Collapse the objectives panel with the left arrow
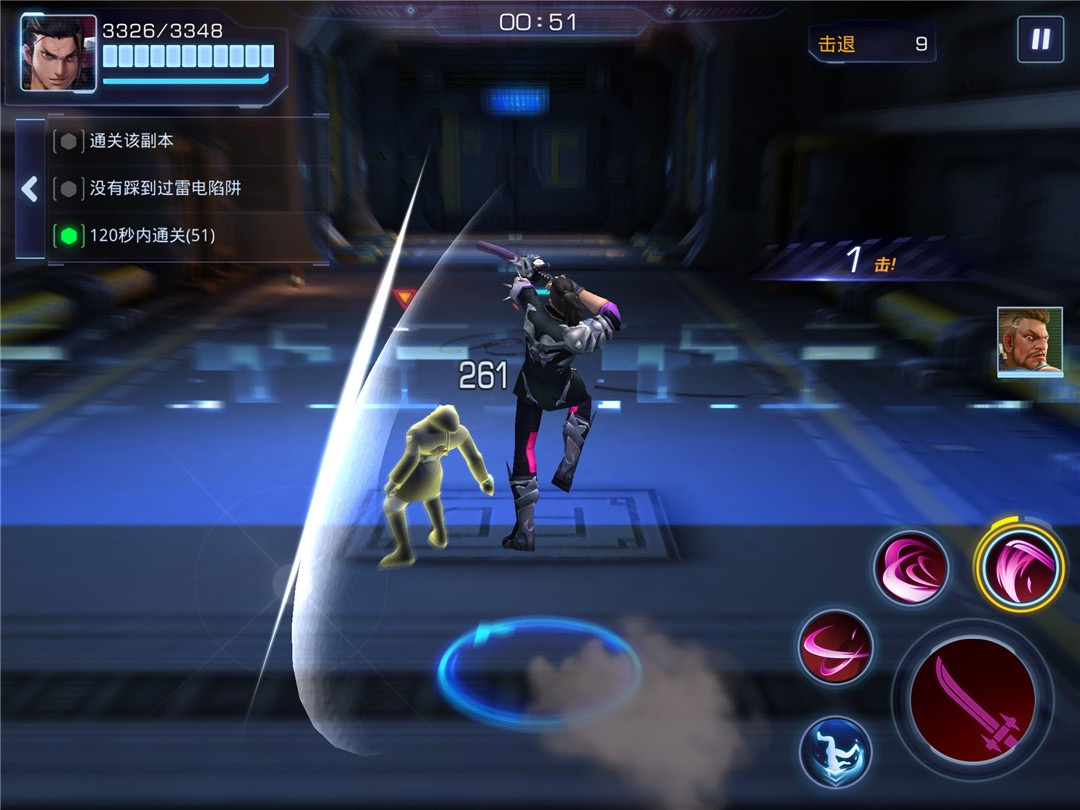The width and height of the screenshot is (1080, 810). [29, 189]
